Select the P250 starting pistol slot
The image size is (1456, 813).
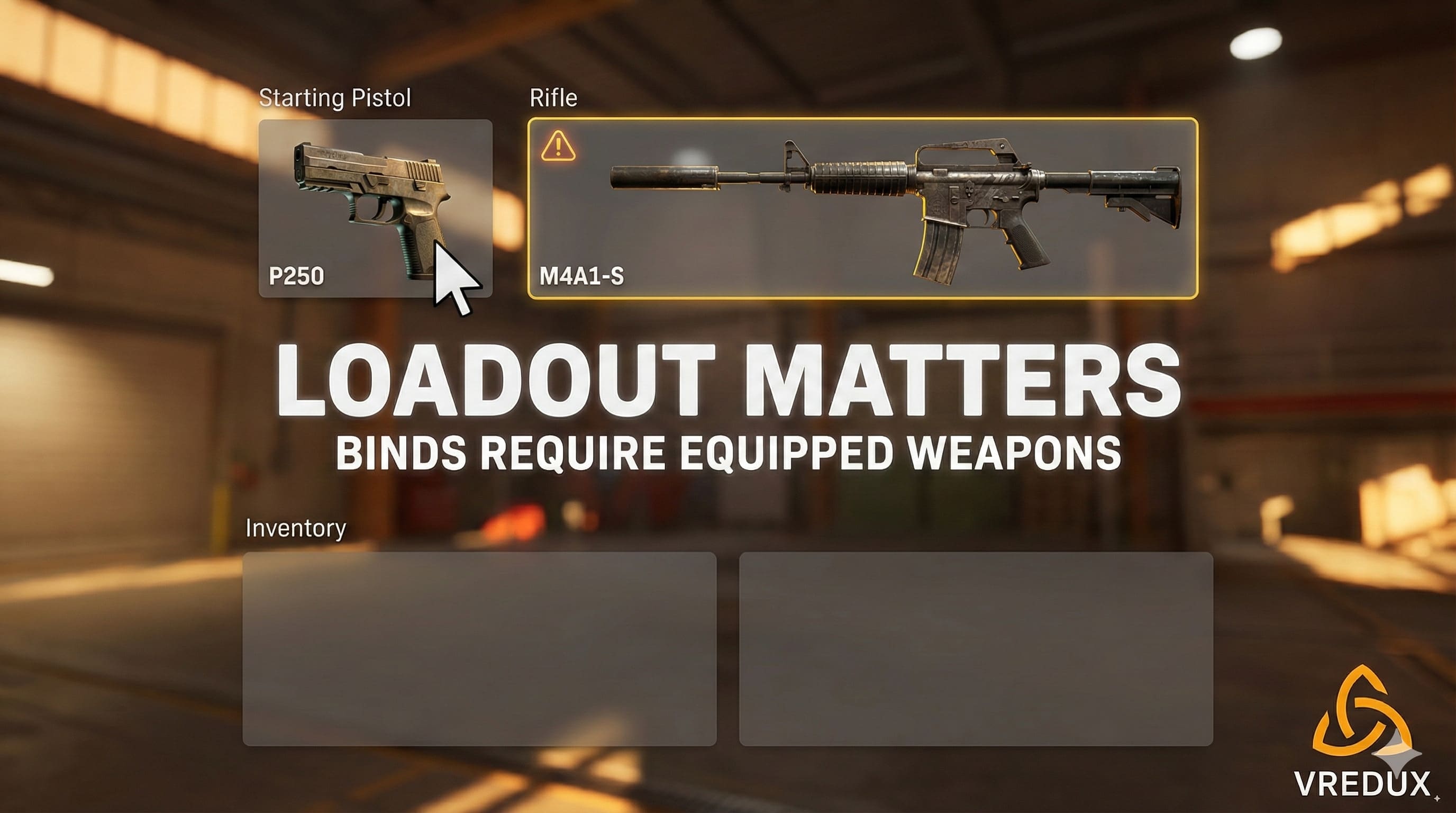tap(375, 208)
